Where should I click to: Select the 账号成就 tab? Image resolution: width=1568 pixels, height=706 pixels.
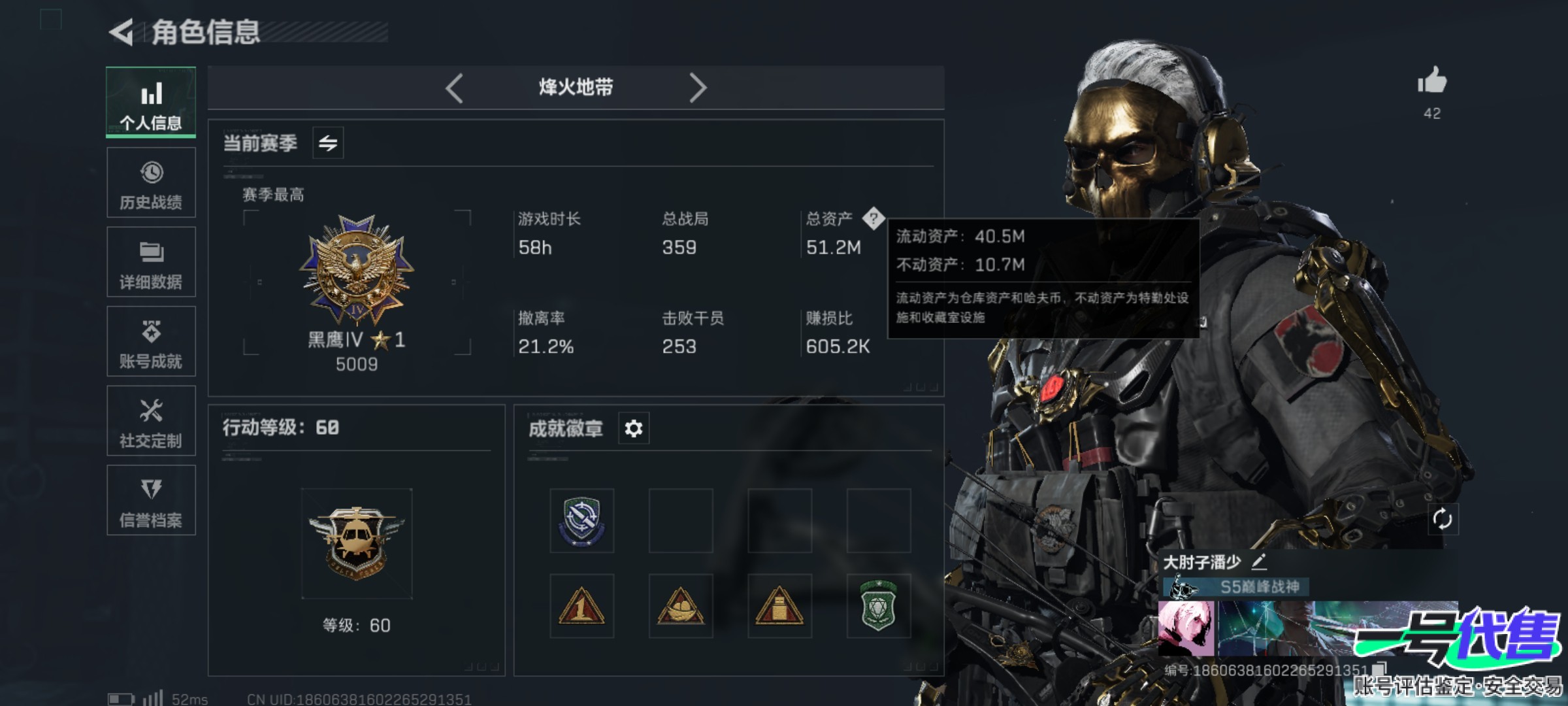[x=151, y=341]
